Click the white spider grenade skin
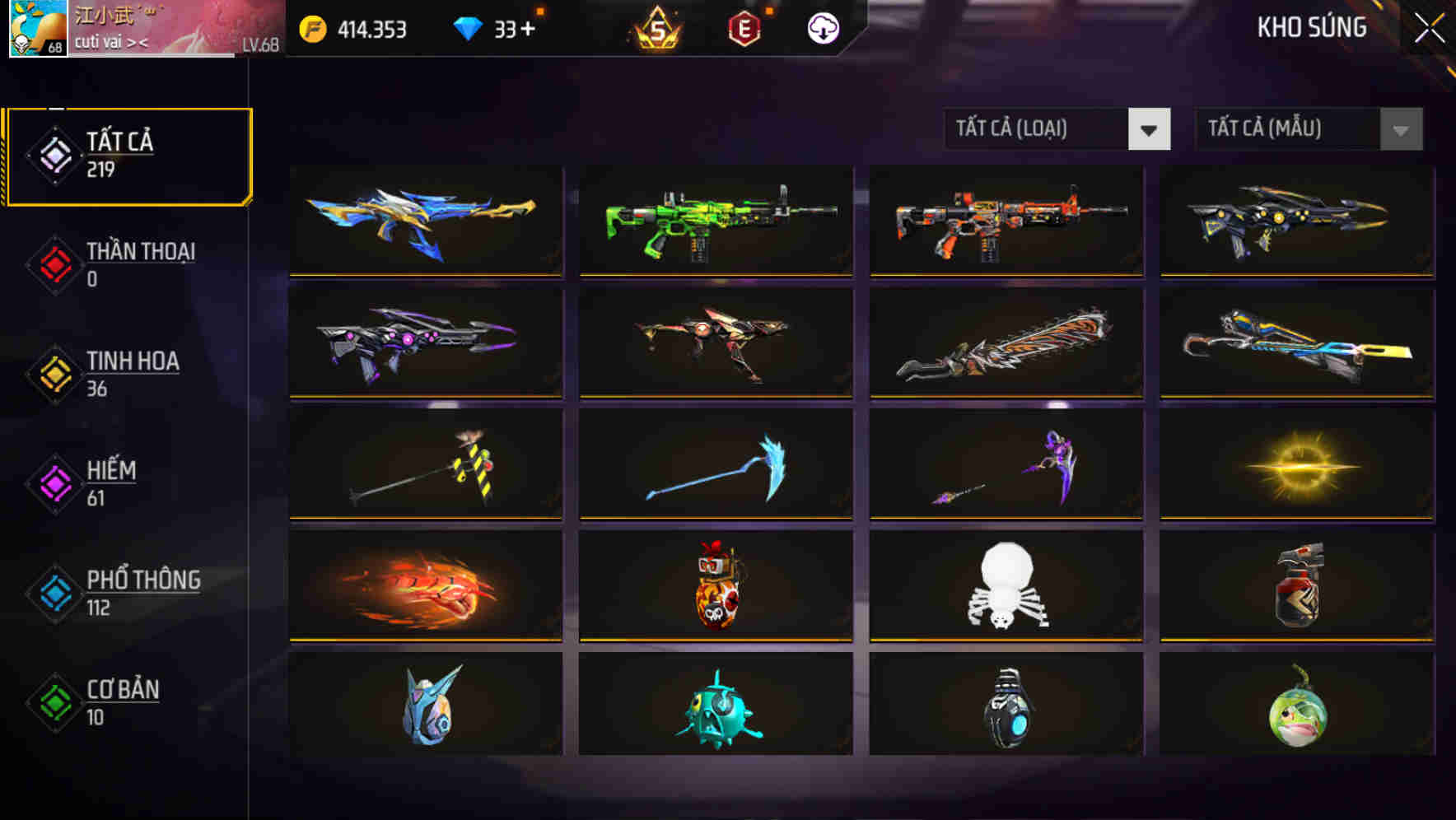 coord(1005,586)
